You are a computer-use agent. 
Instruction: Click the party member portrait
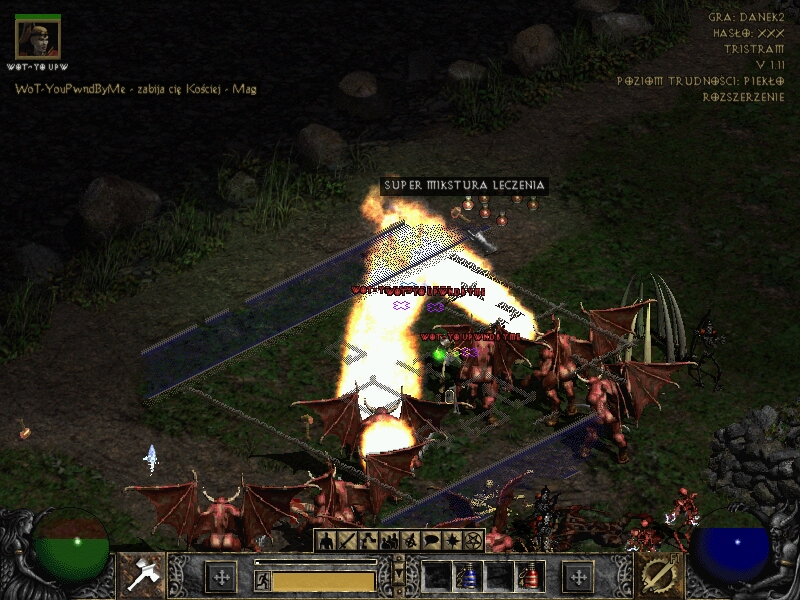pyautogui.click(x=38, y=39)
